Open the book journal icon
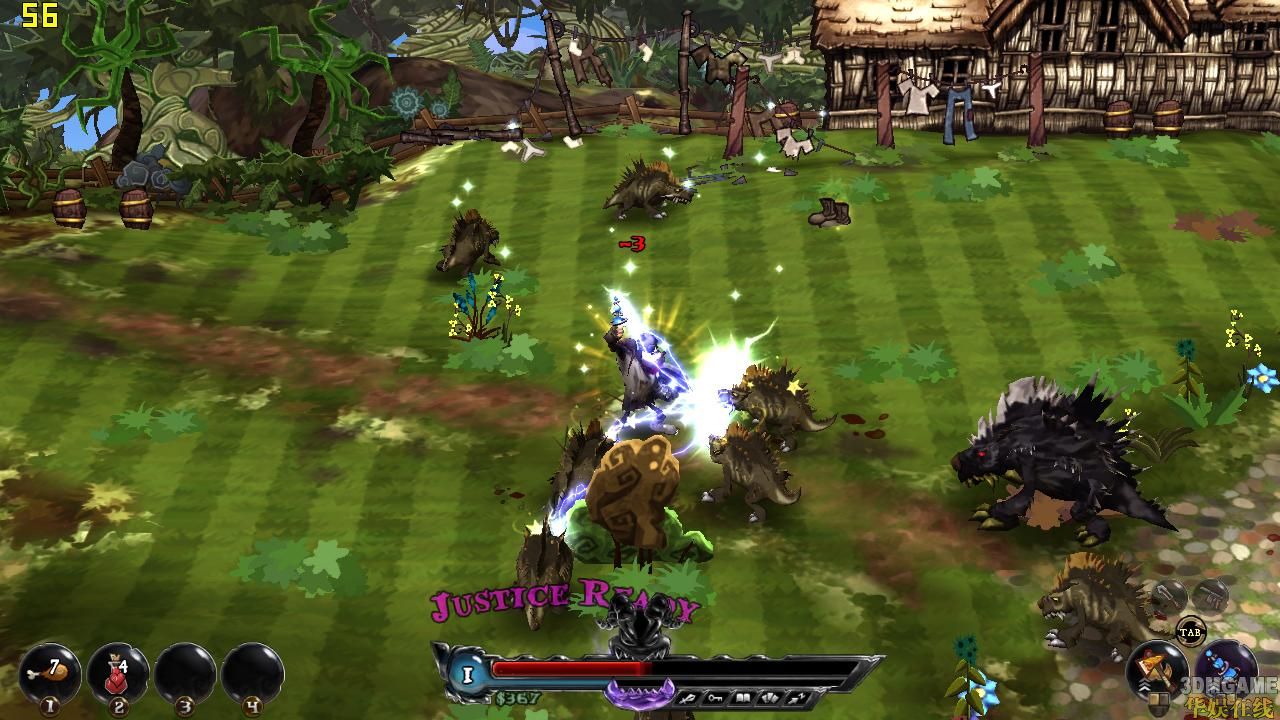Image resolution: width=1280 pixels, height=720 pixels. tap(742, 697)
